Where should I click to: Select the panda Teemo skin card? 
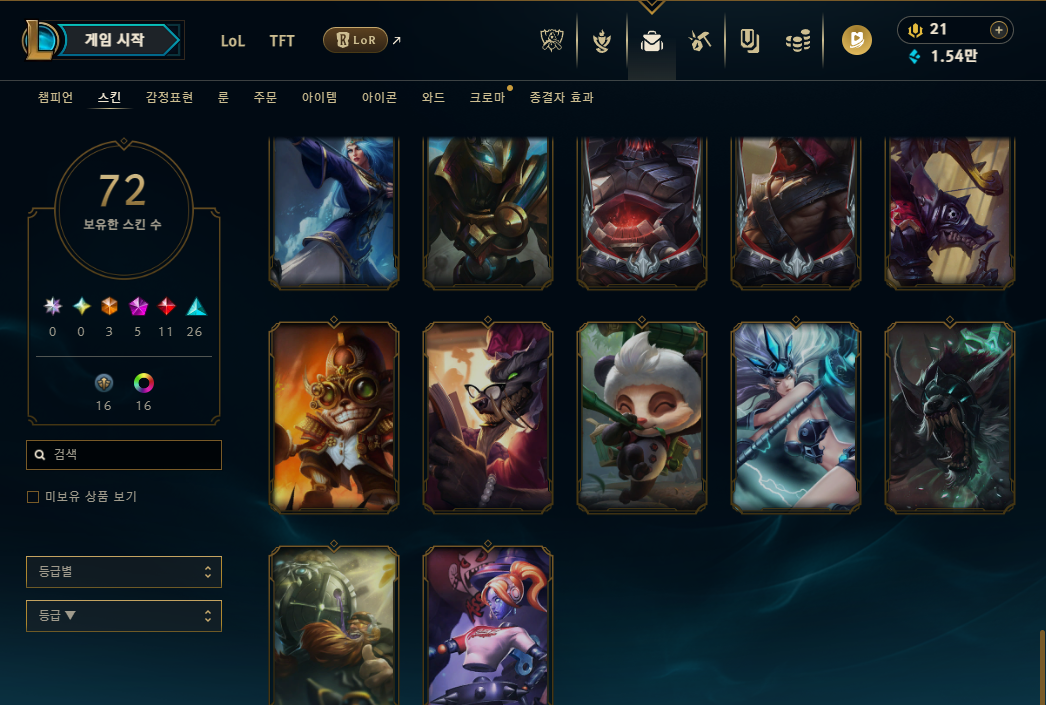[642, 418]
